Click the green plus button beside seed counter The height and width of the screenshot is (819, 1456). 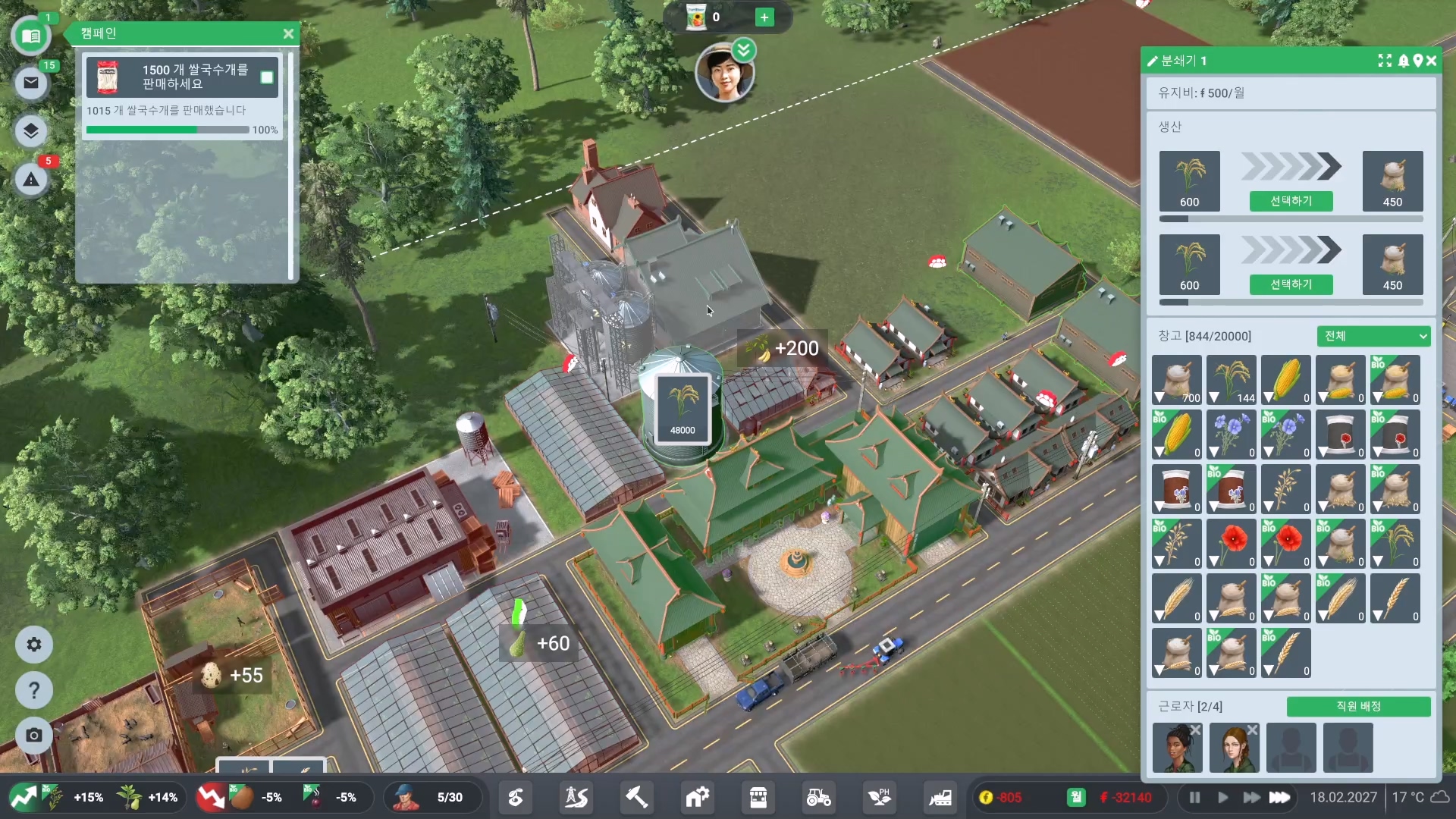point(764,17)
